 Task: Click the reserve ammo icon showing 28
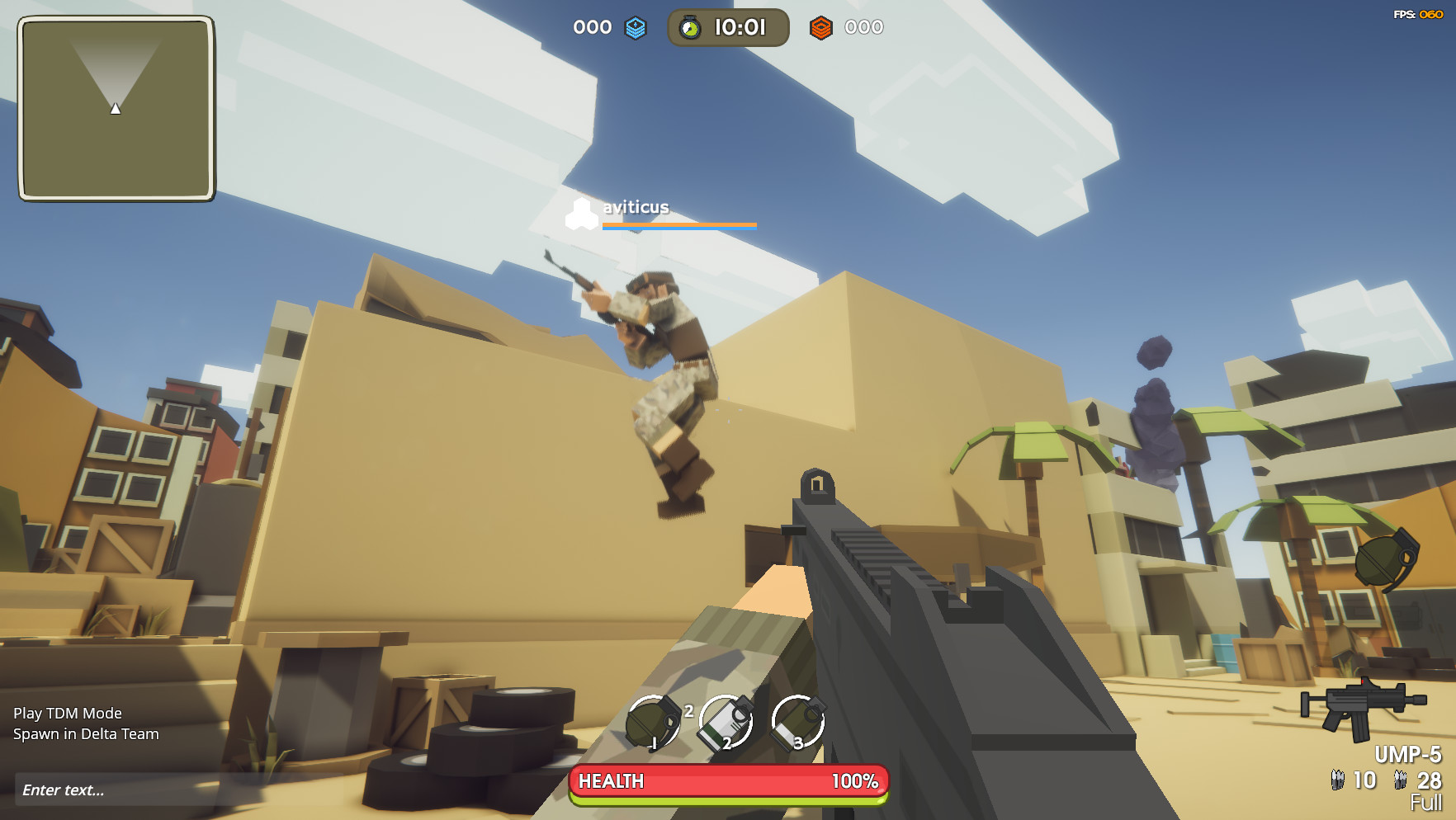(1398, 779)
